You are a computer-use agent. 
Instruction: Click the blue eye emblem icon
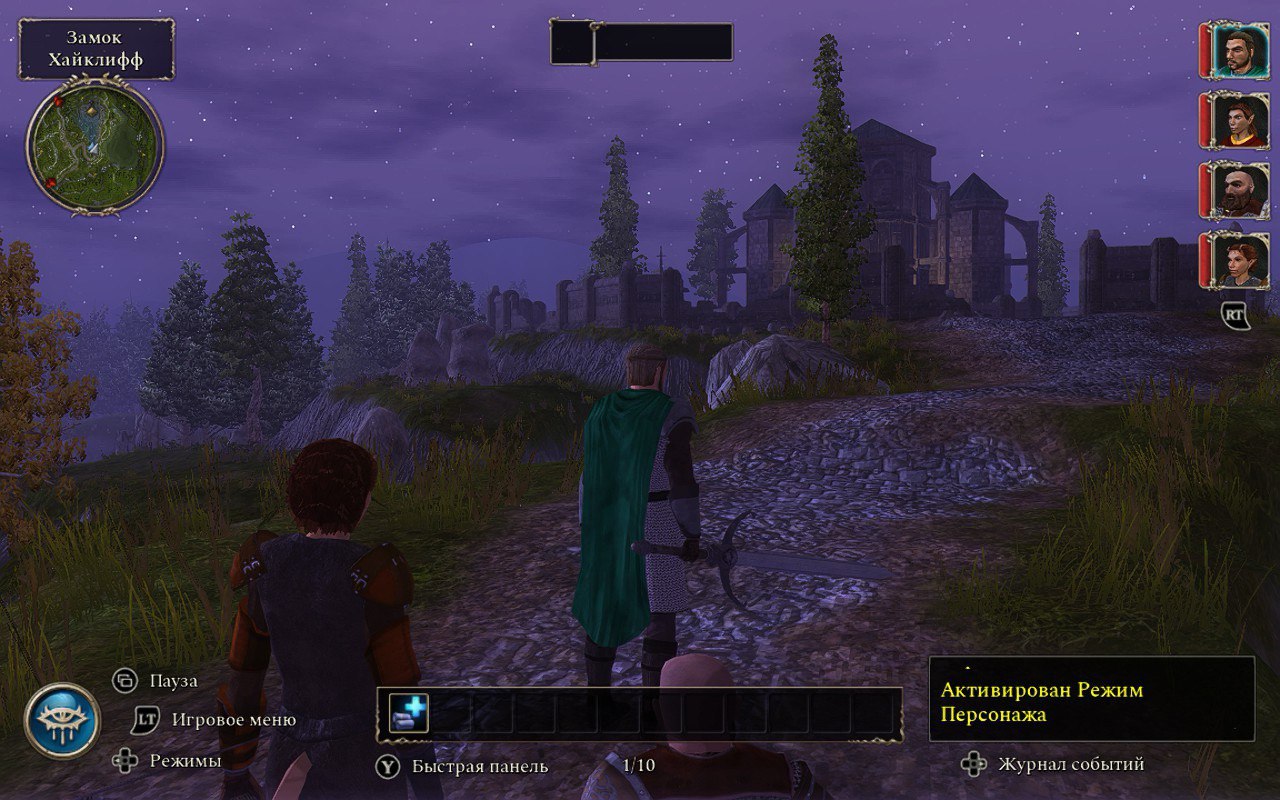[x=62, y=720]
